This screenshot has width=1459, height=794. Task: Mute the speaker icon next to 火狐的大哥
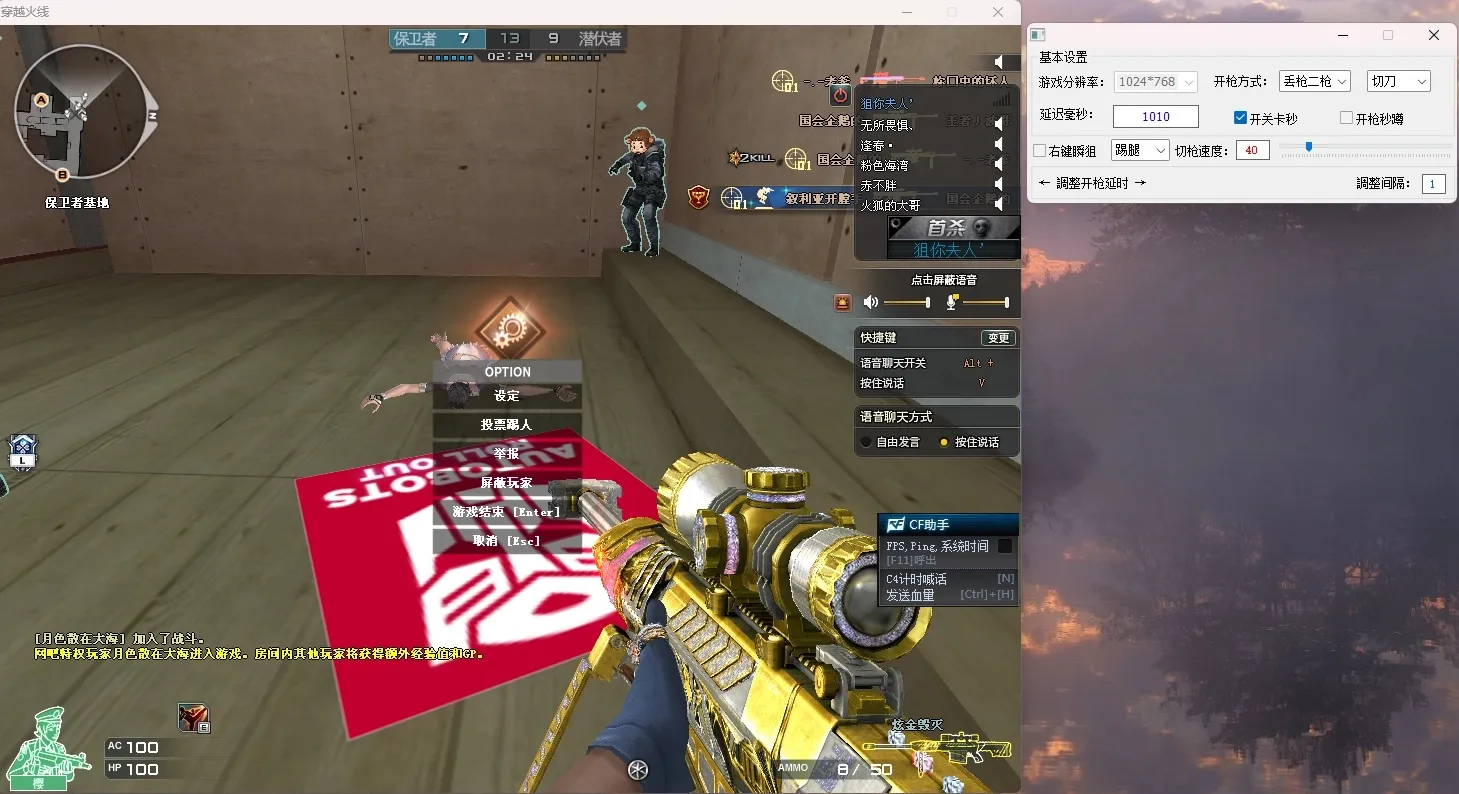tap(998, 203)
